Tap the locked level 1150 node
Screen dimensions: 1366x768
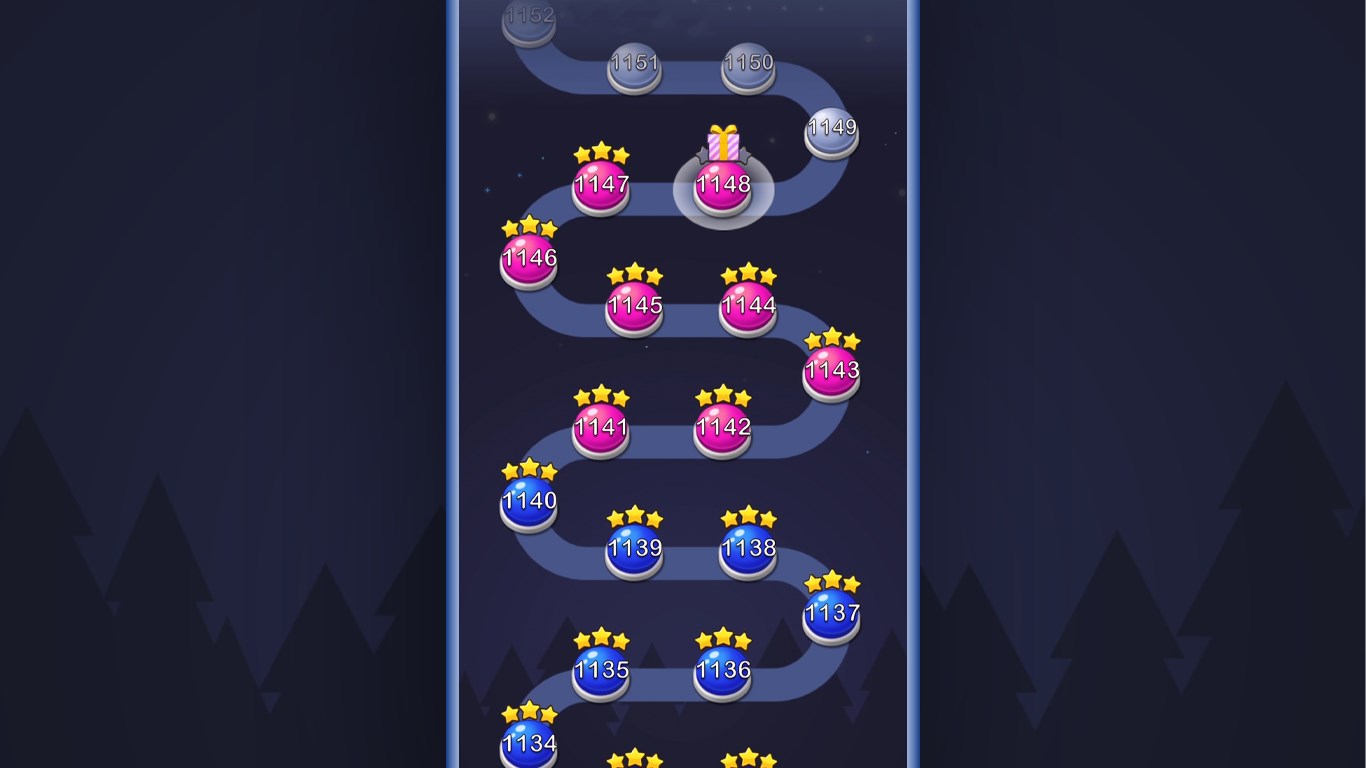coord(748,63)
